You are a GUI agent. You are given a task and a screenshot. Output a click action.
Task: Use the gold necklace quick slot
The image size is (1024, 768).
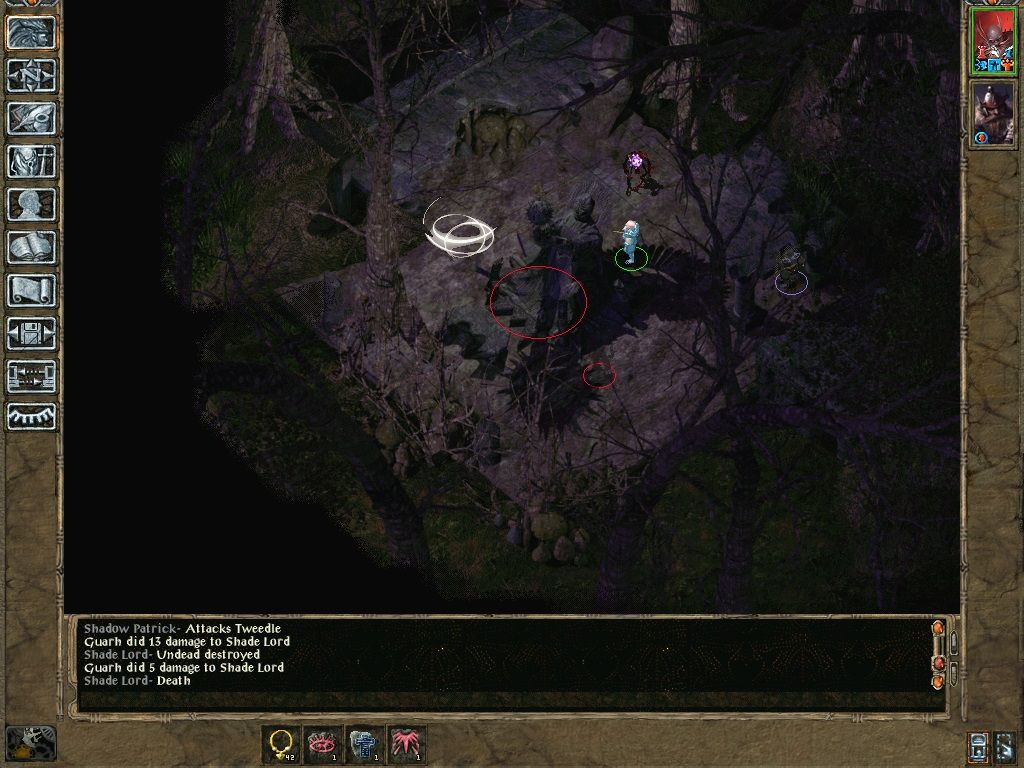281,744
